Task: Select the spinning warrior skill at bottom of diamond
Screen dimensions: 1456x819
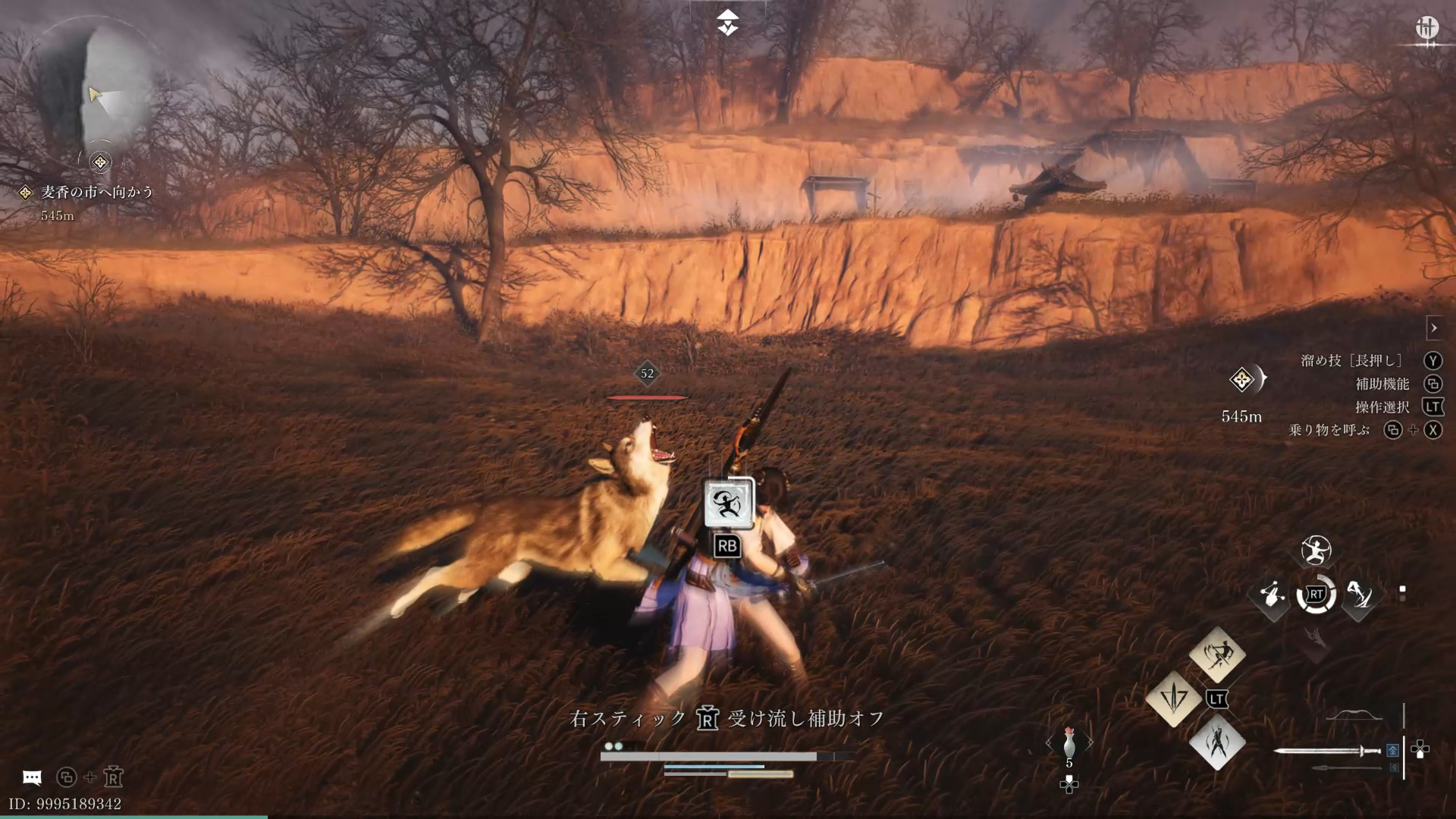Action: (x=1217, y=745)
